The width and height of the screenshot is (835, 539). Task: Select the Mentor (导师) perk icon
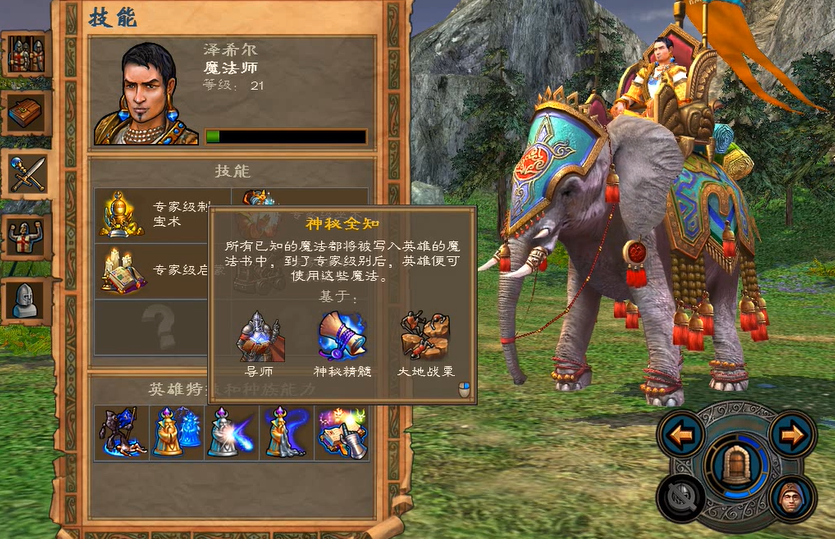(260, 336)
